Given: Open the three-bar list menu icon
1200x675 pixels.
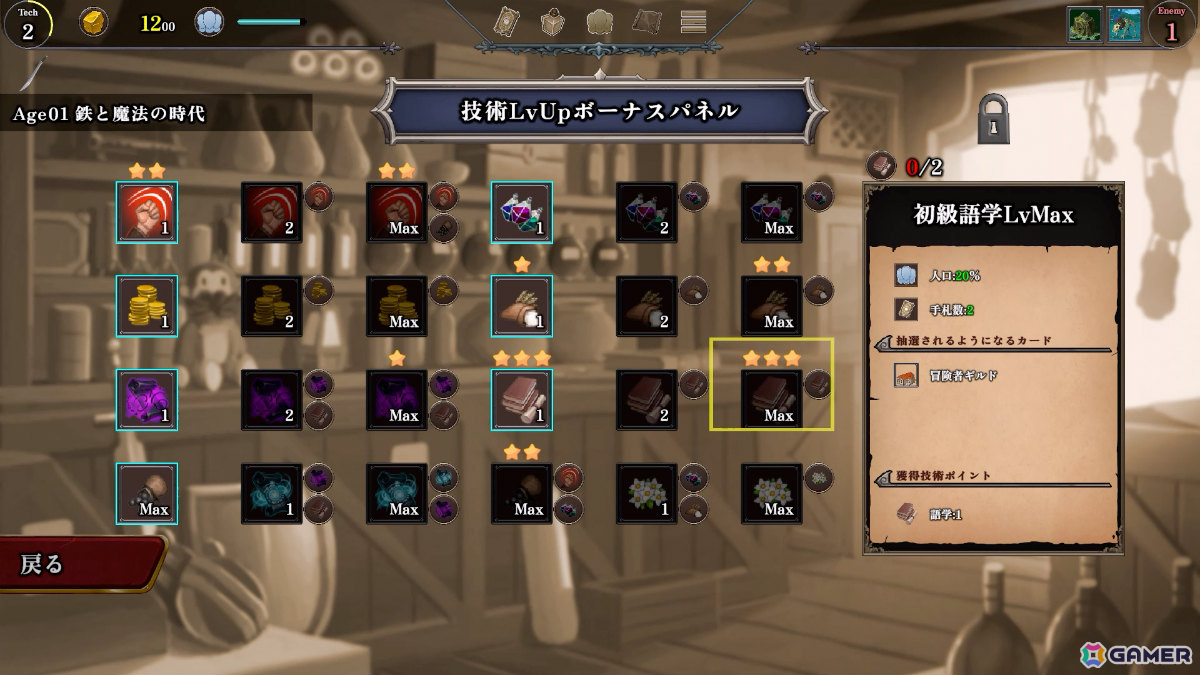Looking at the screenshot, I should (x=693, y=21).
